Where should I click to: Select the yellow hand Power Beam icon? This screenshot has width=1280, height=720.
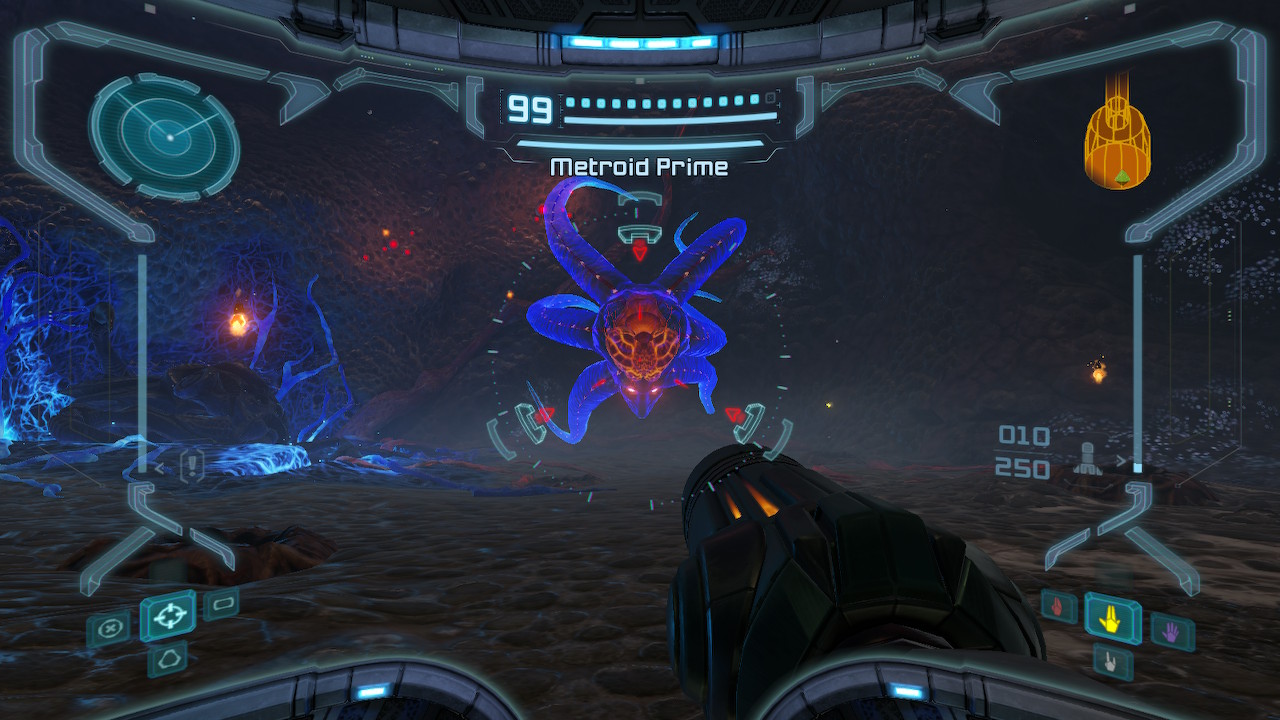click(1112, 620)
